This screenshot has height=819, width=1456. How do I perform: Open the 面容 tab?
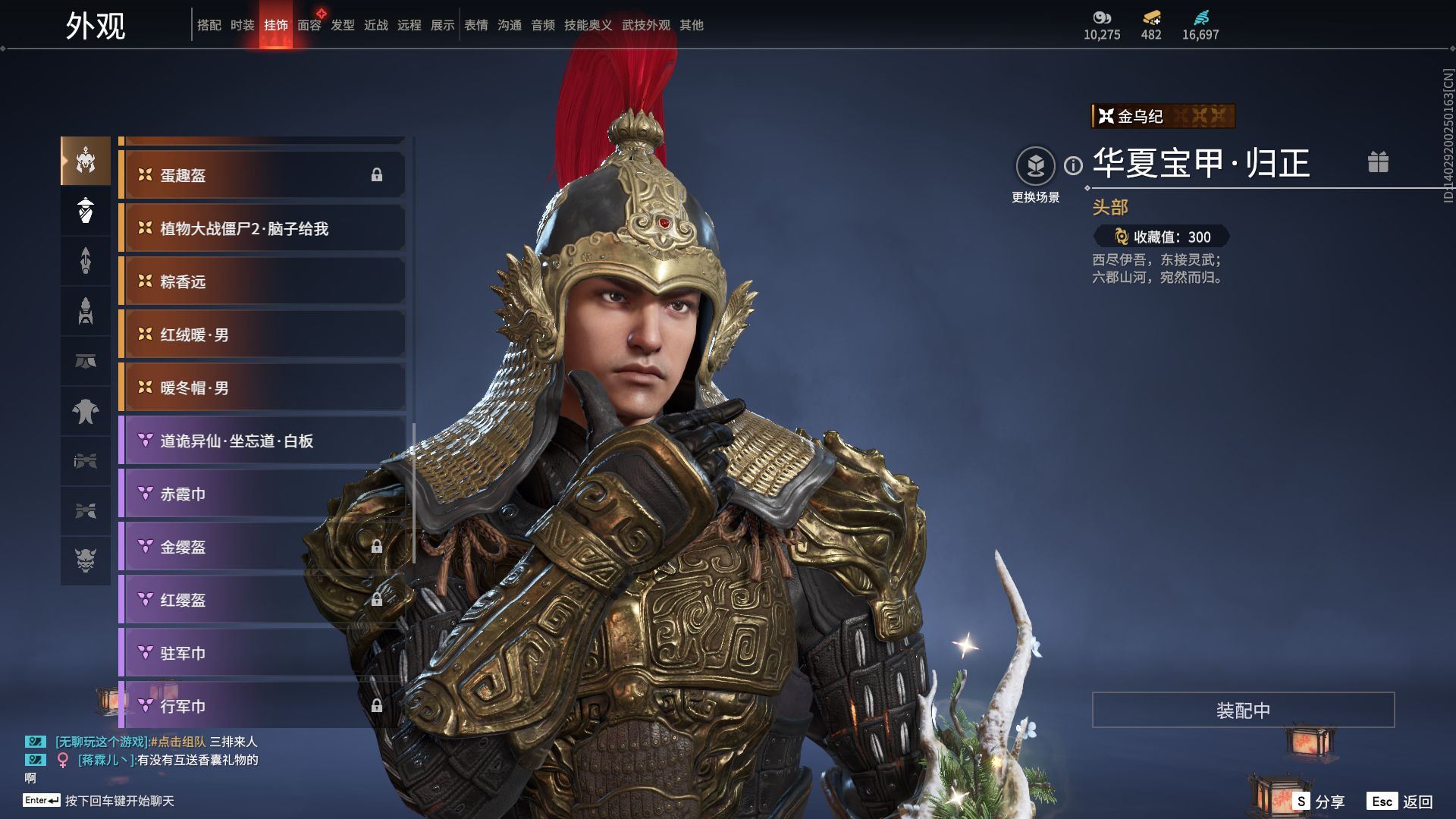point(309,25)
